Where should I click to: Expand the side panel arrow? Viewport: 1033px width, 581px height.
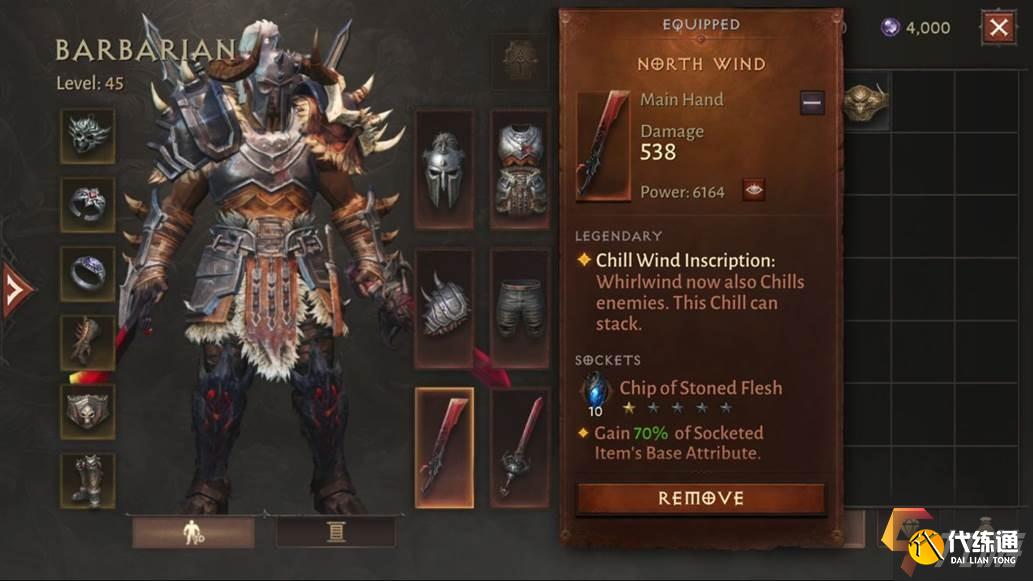coord(15,291)
